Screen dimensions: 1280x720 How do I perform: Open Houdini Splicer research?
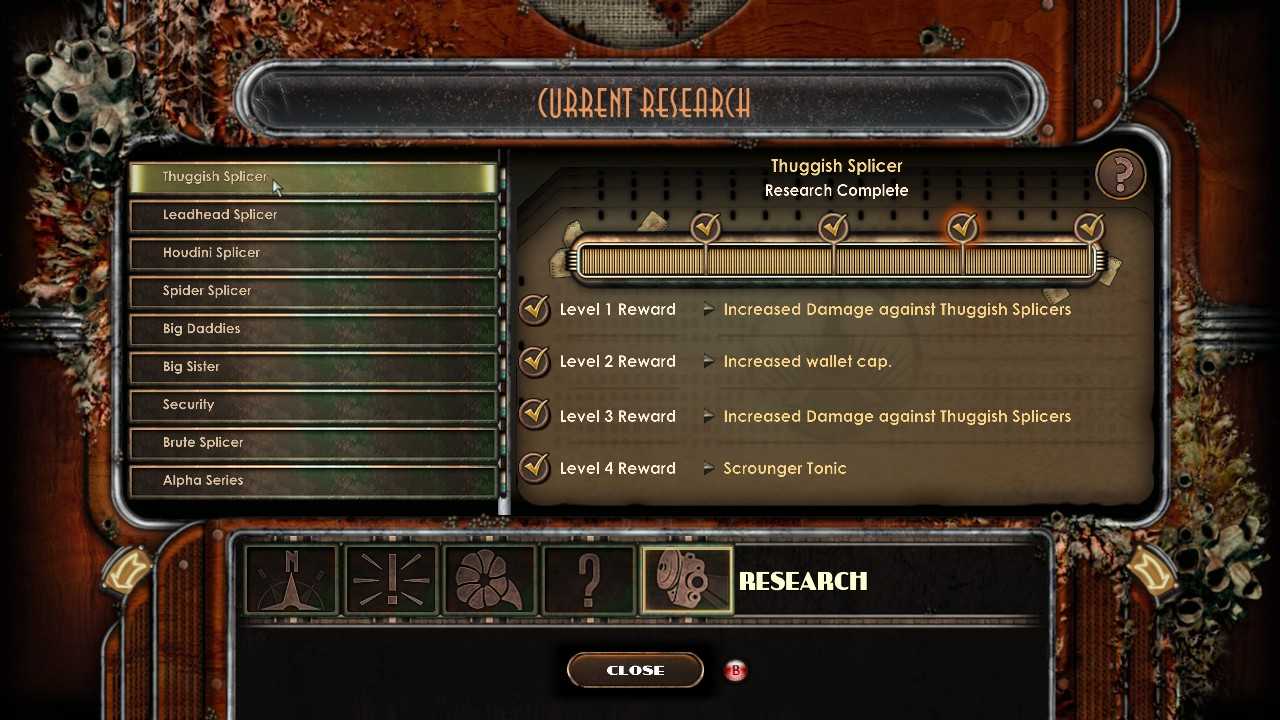[x=313, y=253]
